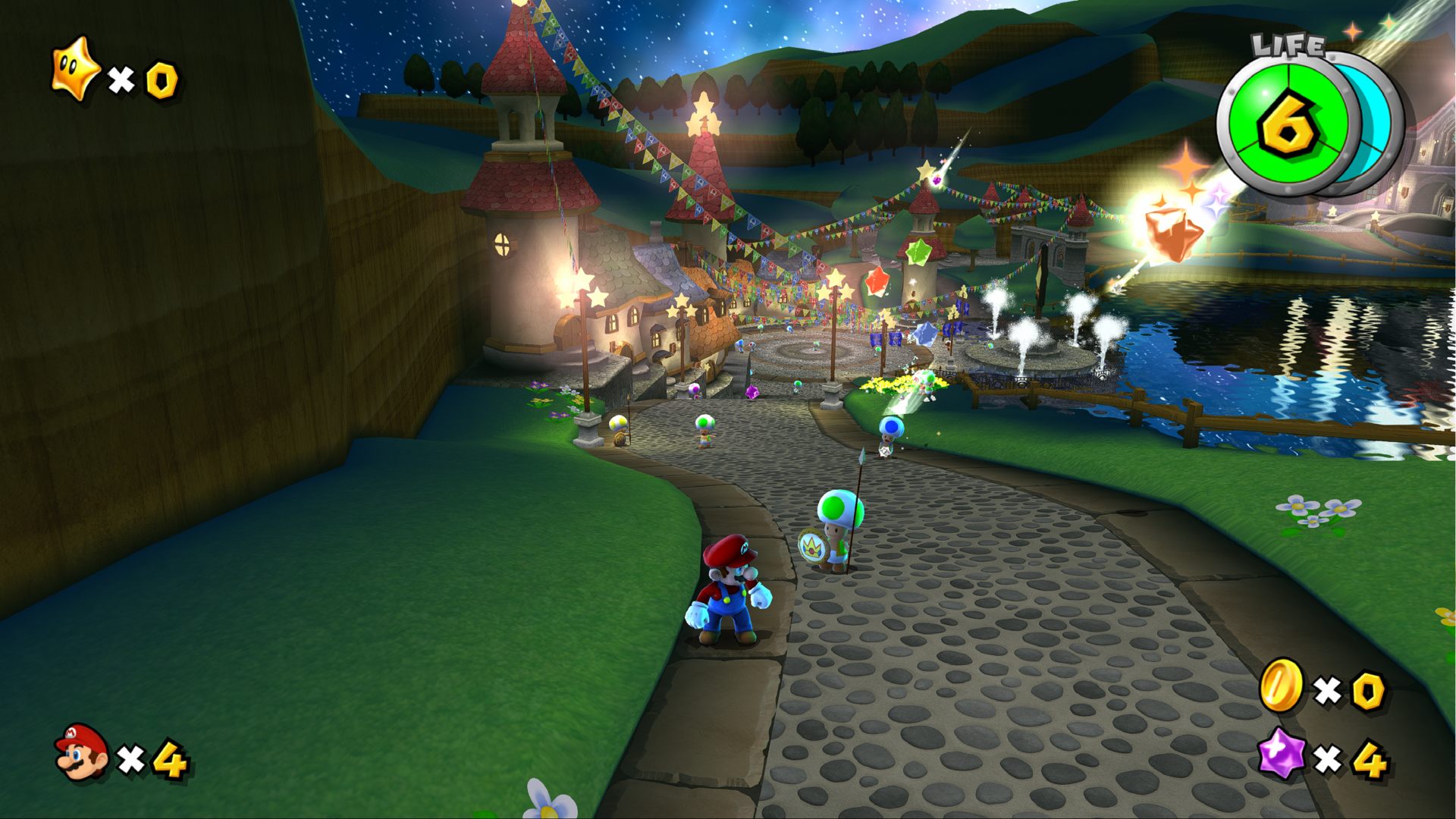The height and width of the screenshot is (819, 1456).
Task: Select the Mario head lives icon
Action: [82, 752]
